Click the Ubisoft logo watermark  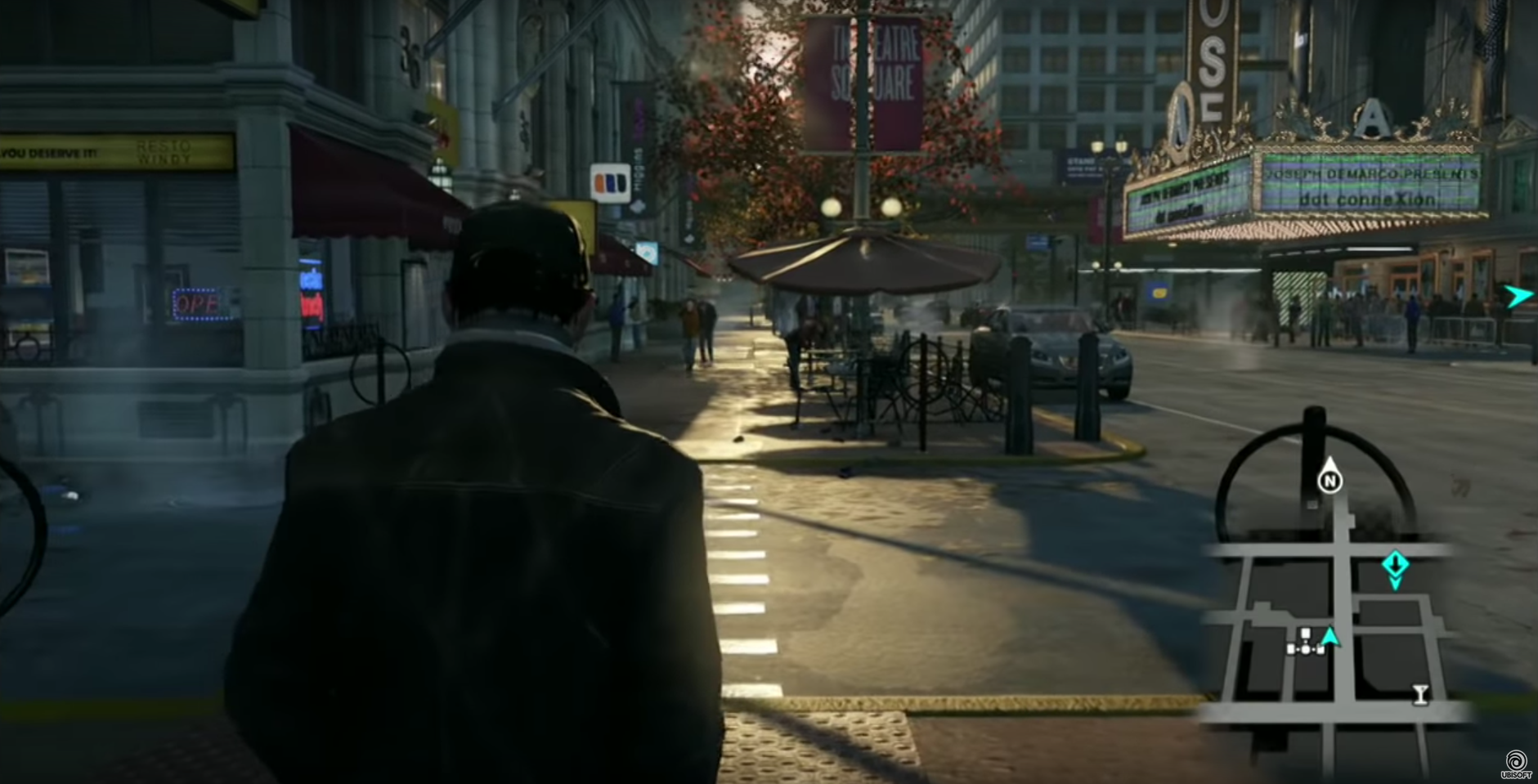click(x=1515, y=764)
